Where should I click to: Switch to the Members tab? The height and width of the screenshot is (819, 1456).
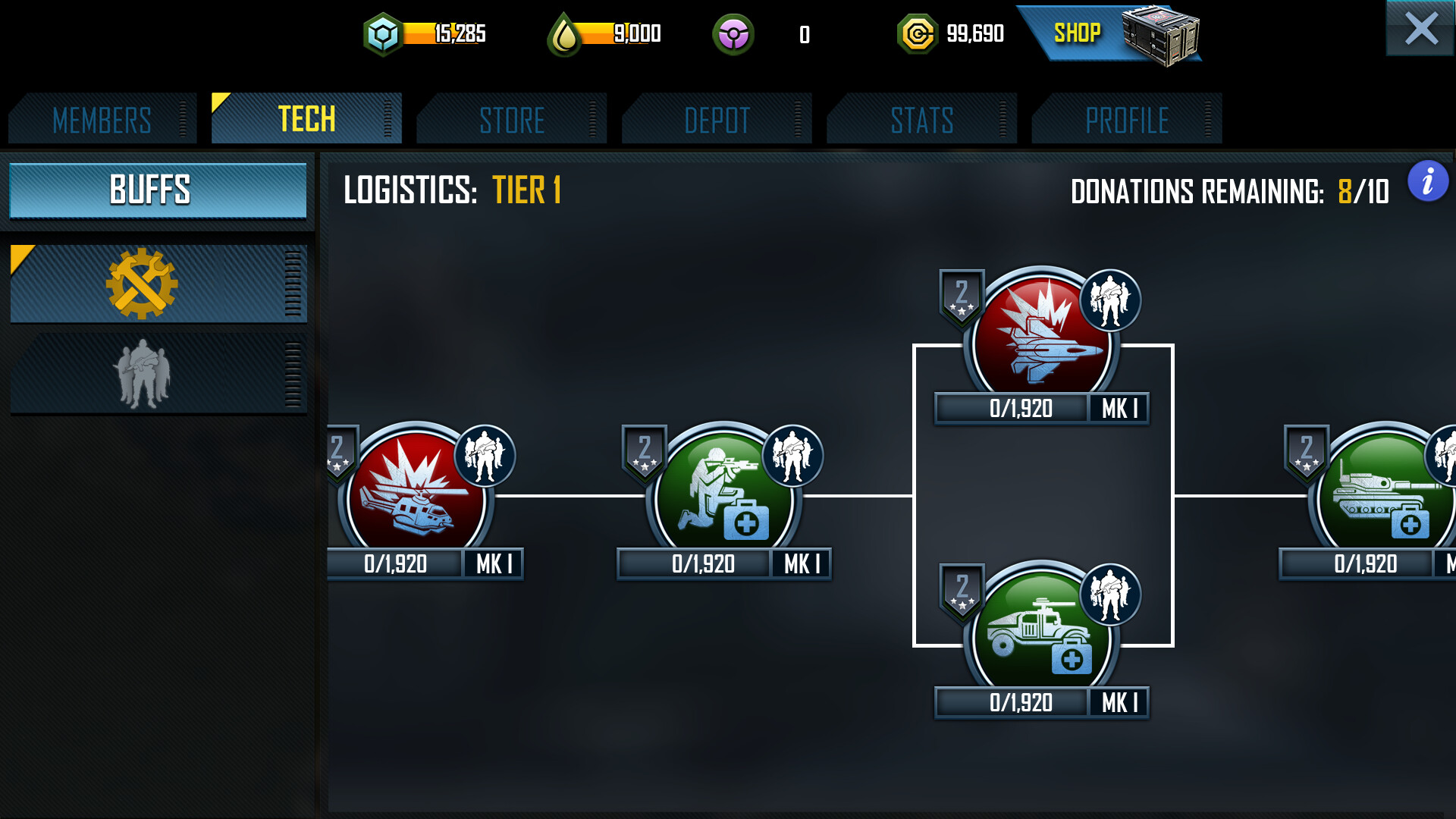click(x=102, y=120)
